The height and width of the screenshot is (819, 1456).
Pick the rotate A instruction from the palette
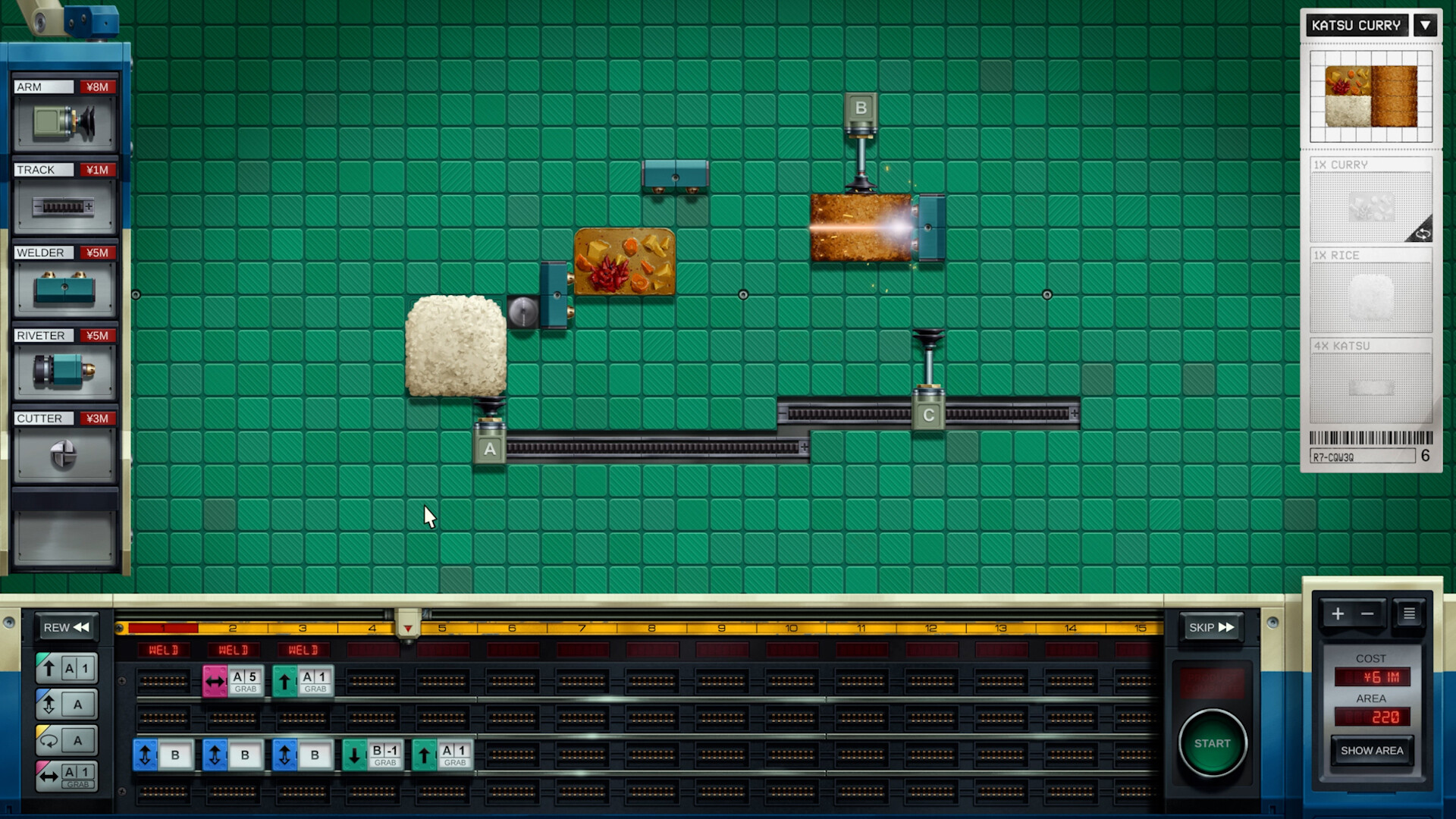pos(65,740)
